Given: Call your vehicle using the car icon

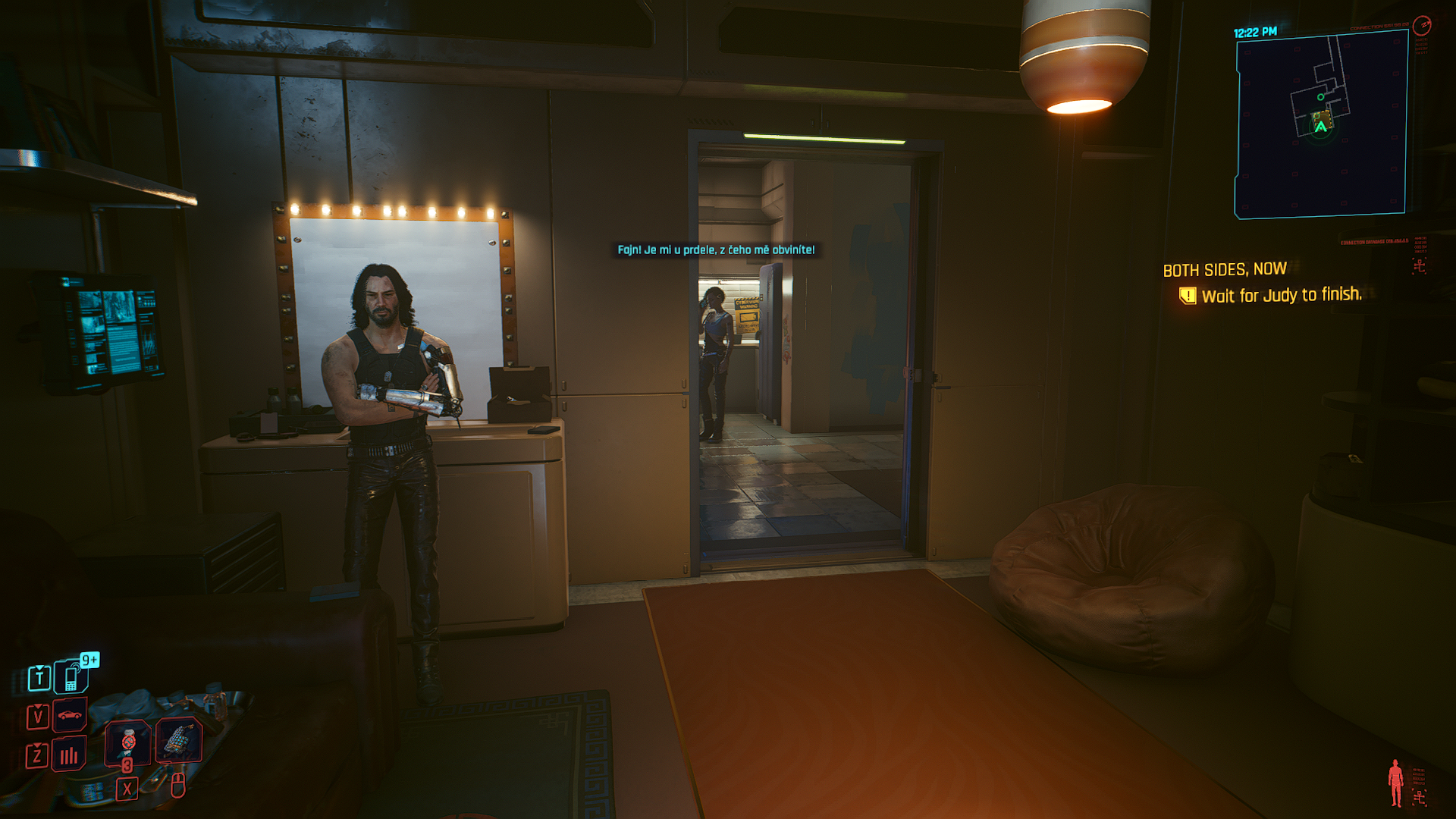Looking at the screenshot, I should click(70, 715).
